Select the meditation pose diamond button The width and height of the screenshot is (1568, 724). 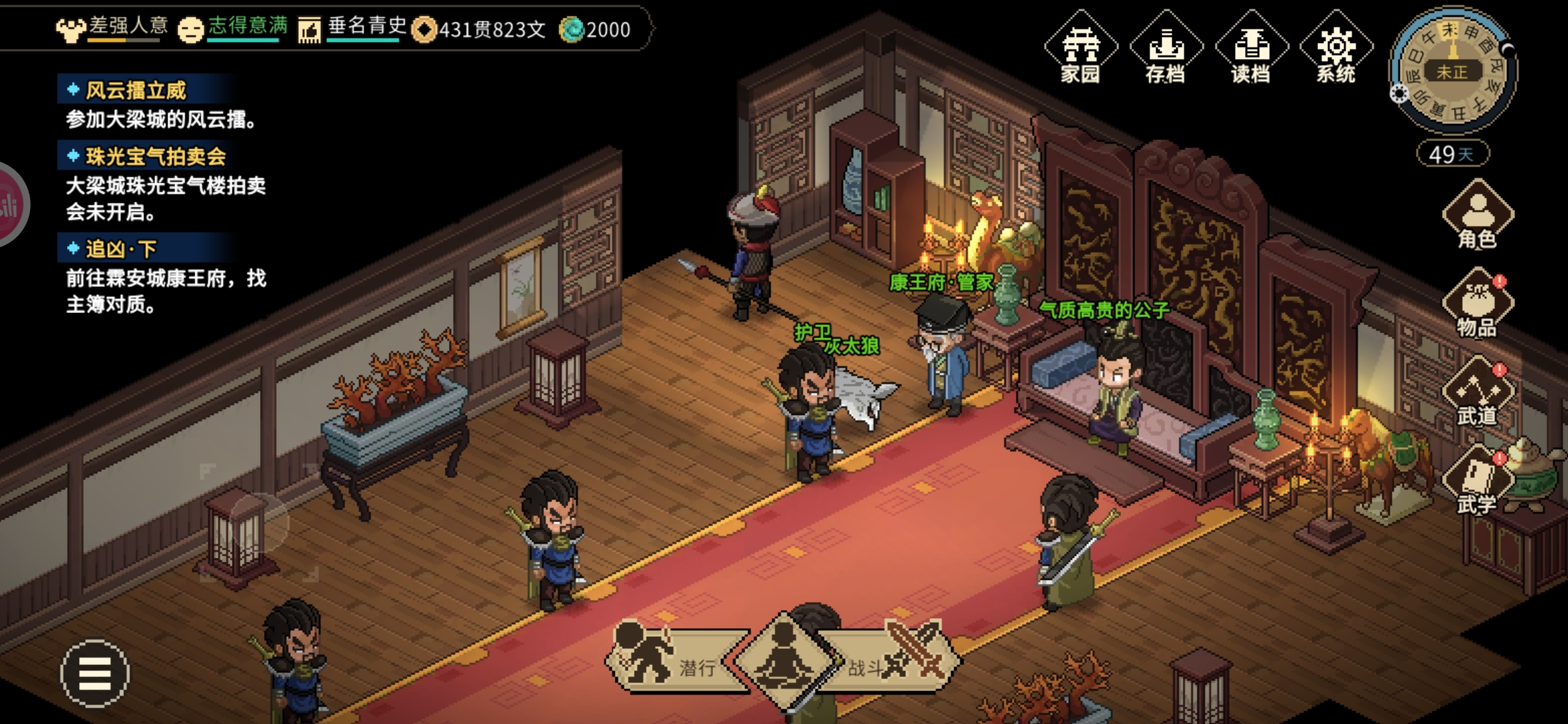[784, 660]
